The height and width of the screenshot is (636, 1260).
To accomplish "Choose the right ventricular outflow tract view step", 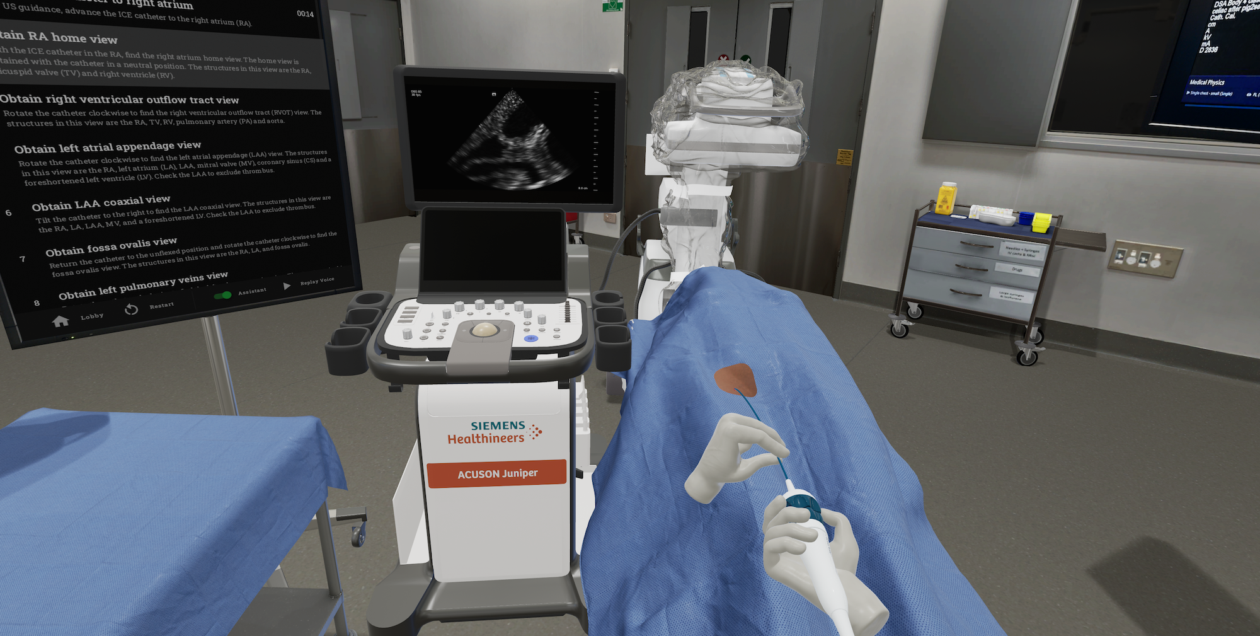I will coord(120,100).
